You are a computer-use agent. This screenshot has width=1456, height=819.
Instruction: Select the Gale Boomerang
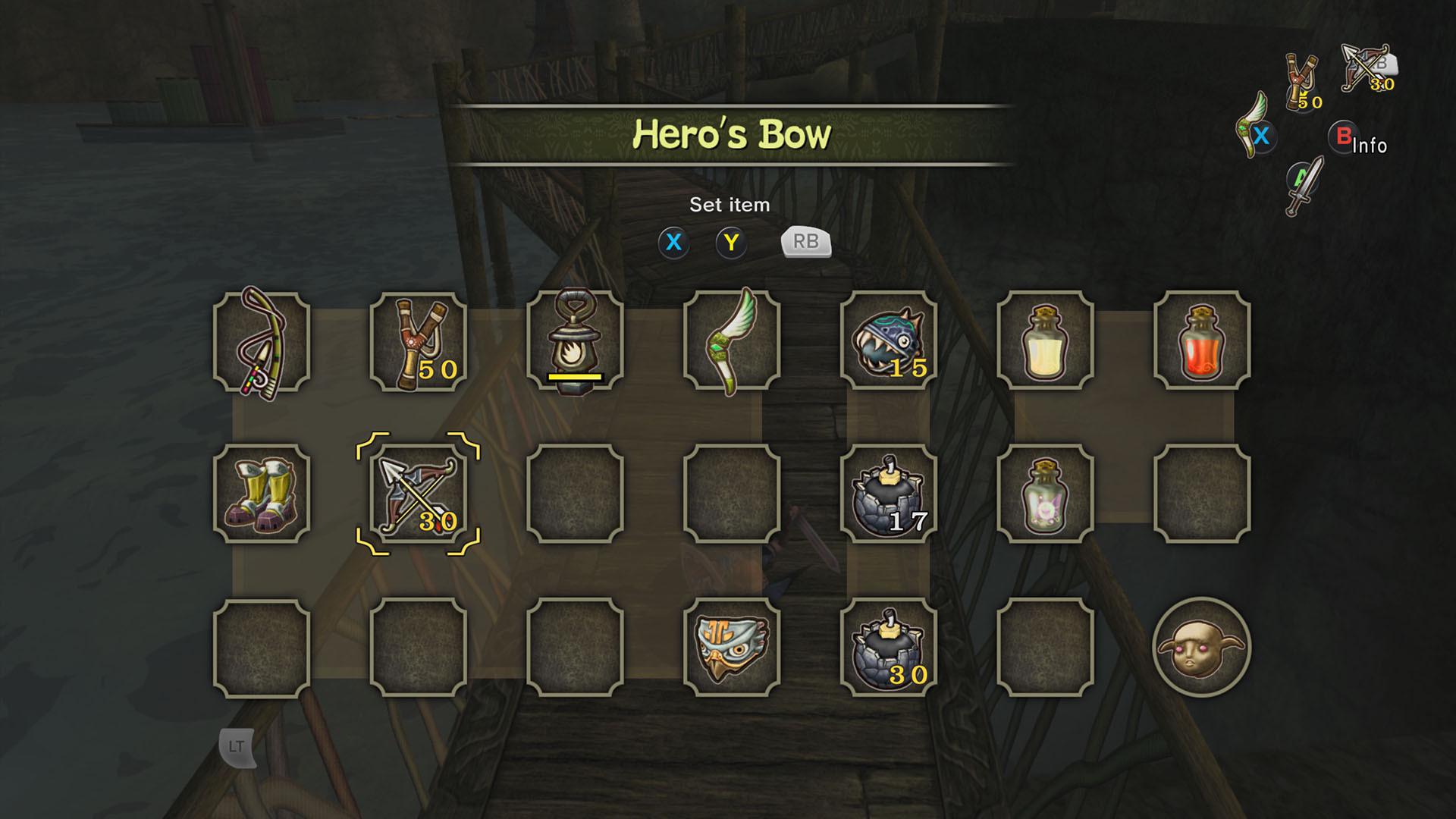tap(732, 341)
